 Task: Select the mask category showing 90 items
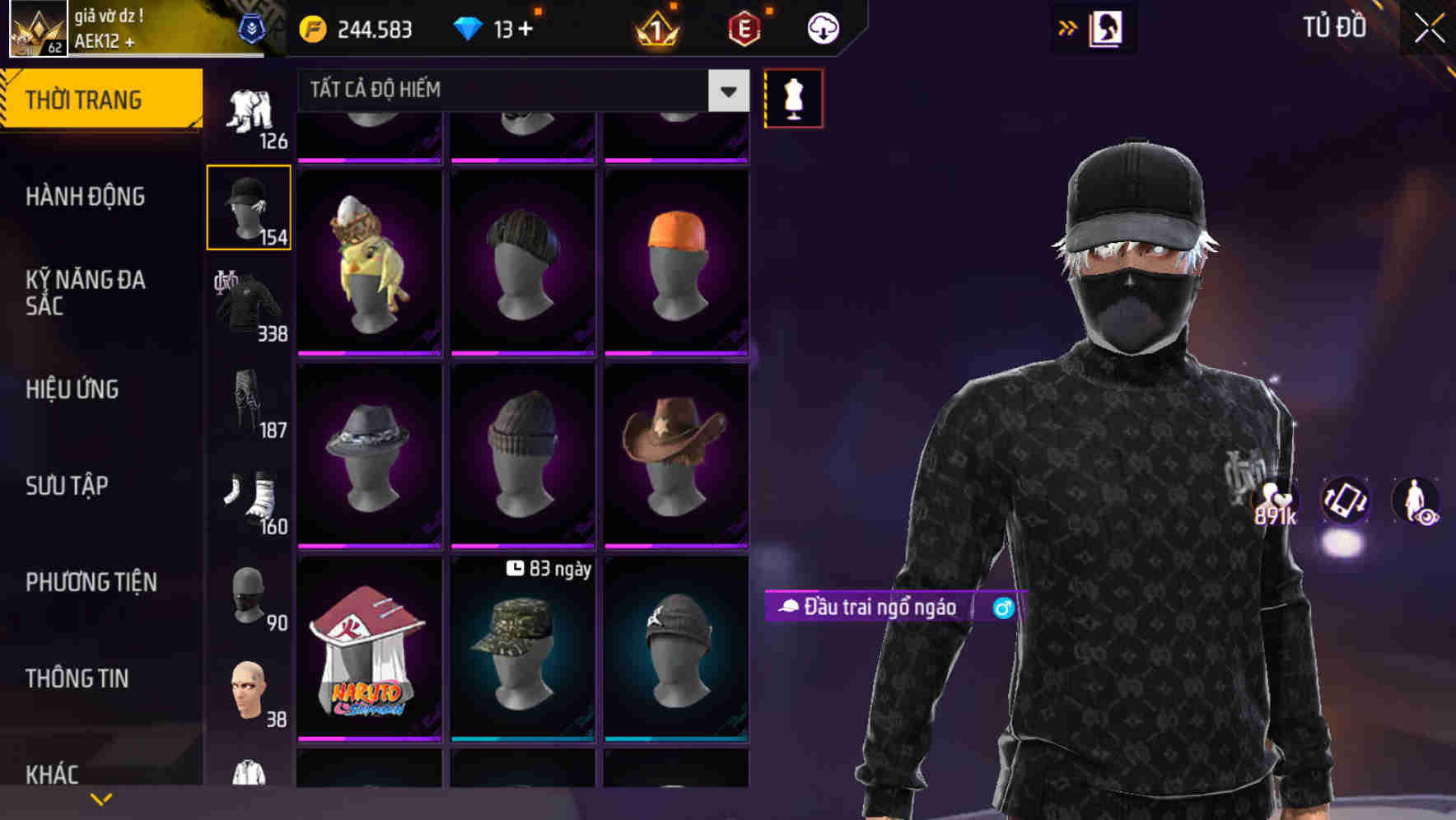click(249, 594)
